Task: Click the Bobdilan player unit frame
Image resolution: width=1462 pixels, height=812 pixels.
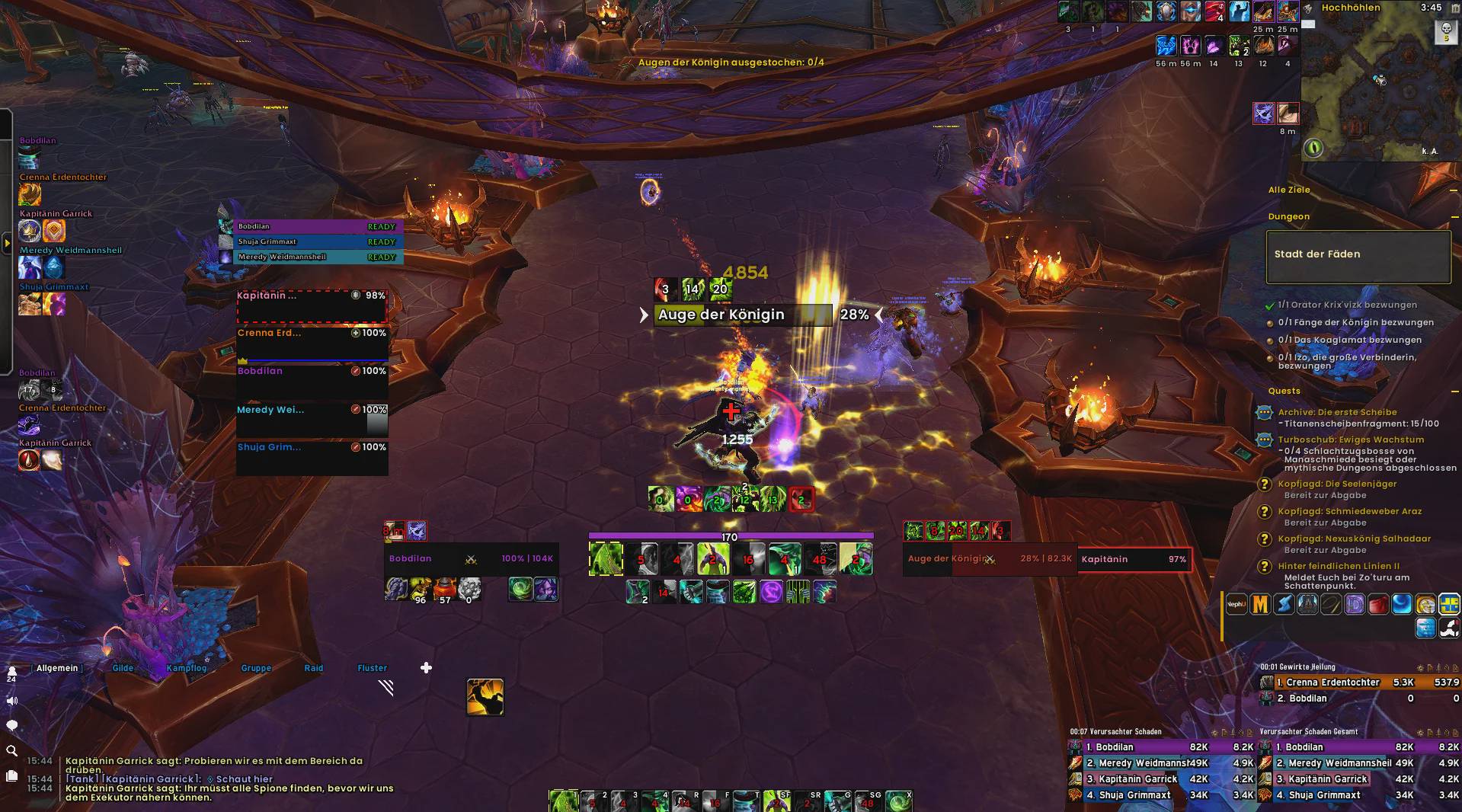Action: [x=471, y=559]
